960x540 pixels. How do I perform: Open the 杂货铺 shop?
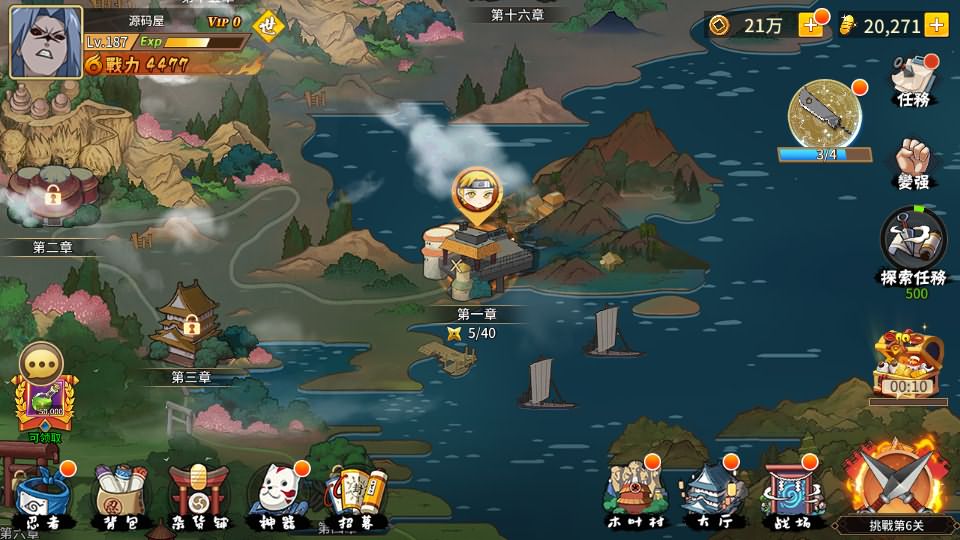click(x=197, y=494)
